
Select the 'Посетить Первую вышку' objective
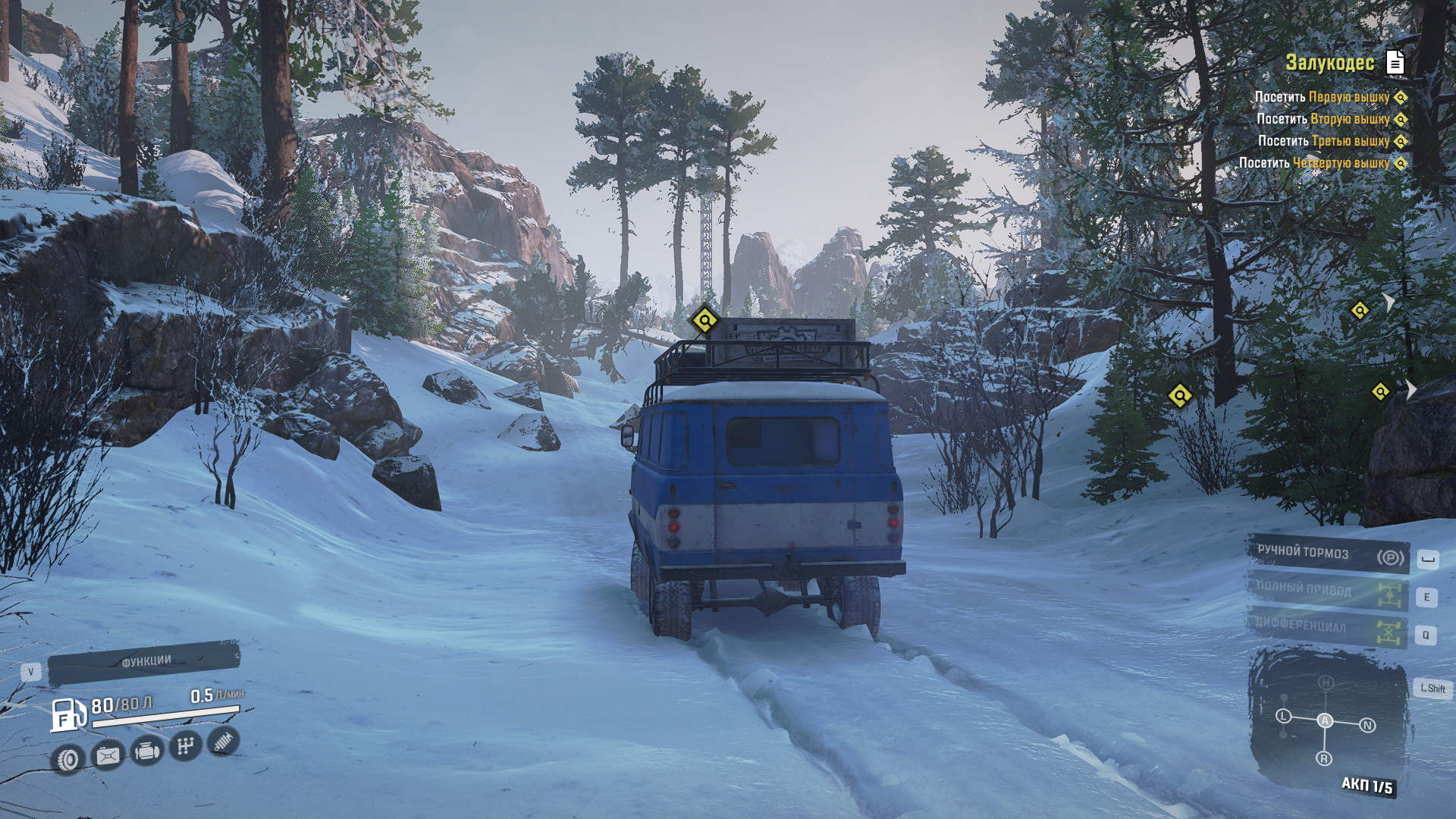coord(1323,97)
